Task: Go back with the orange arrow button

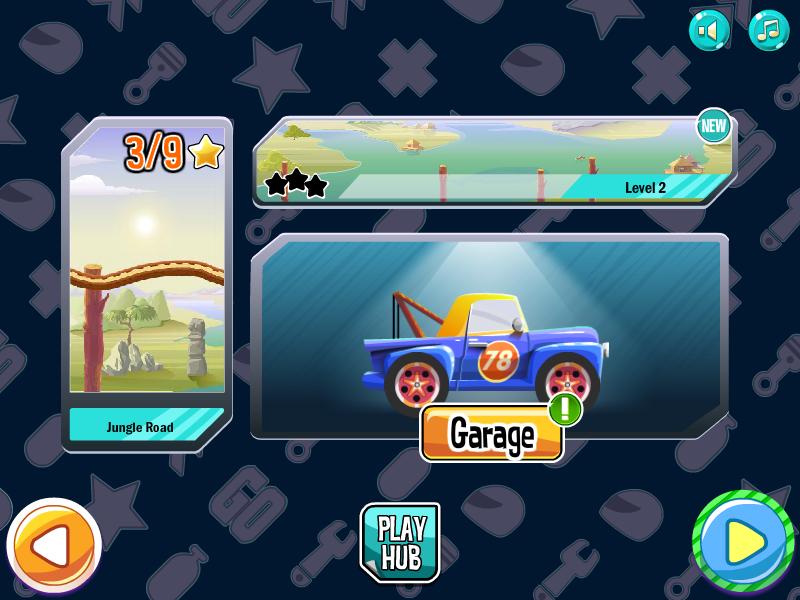Action: (54, 545)
